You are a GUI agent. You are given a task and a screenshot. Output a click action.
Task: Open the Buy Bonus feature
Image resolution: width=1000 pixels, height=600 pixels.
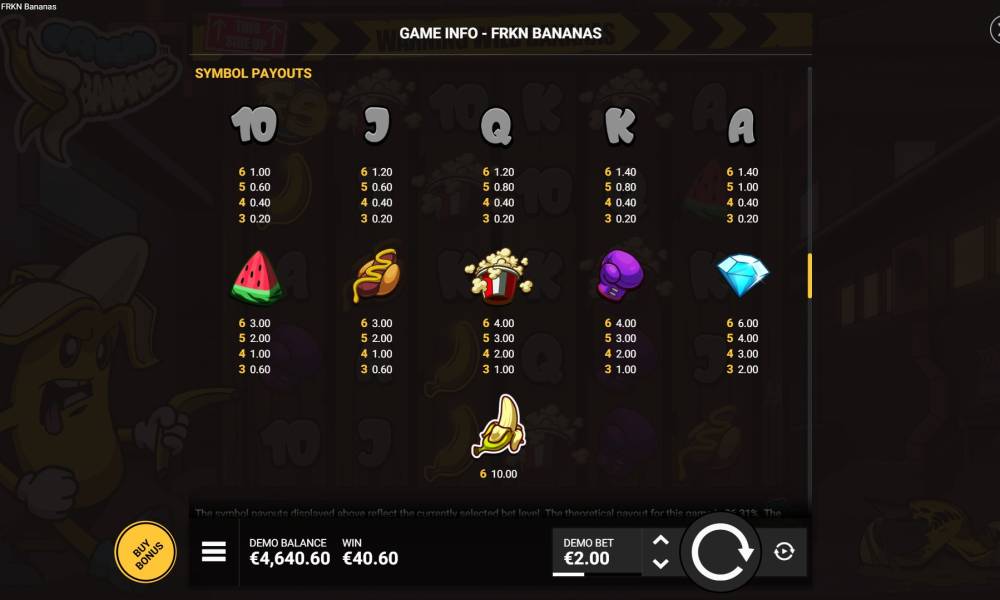click(x=146, y=551)
